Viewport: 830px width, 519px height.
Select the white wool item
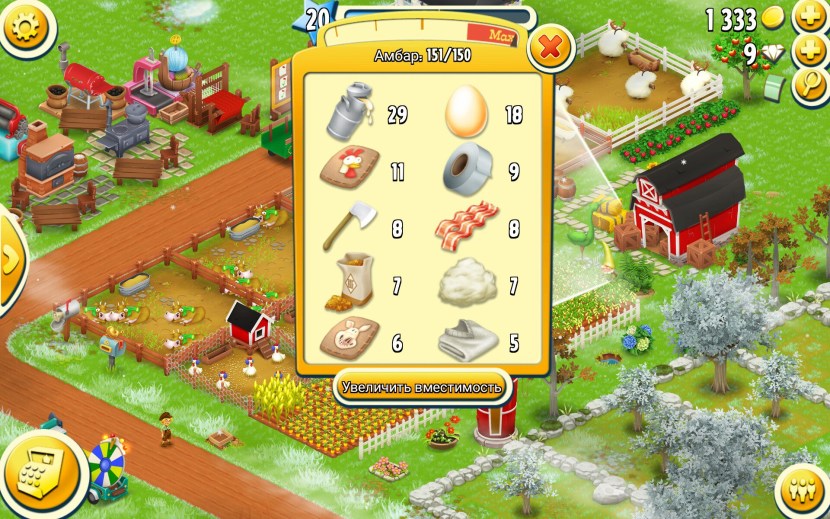pos(466,285)
